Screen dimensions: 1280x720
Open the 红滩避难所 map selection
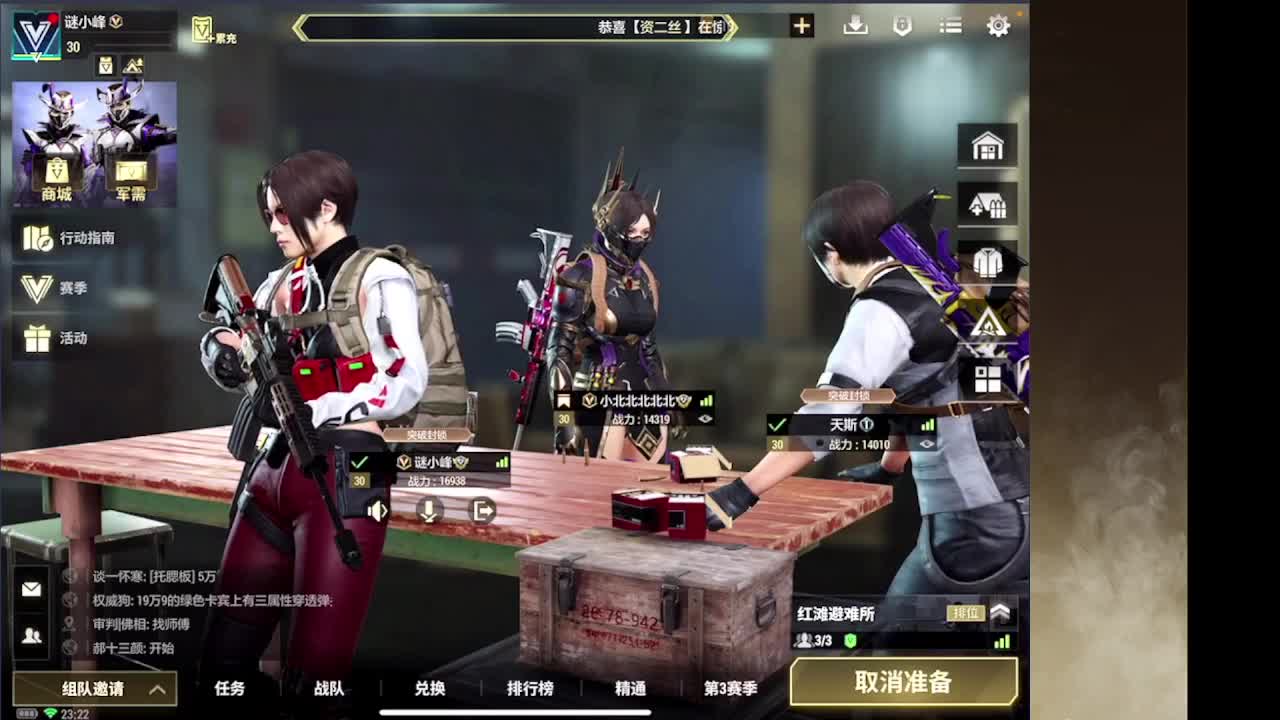835,613
